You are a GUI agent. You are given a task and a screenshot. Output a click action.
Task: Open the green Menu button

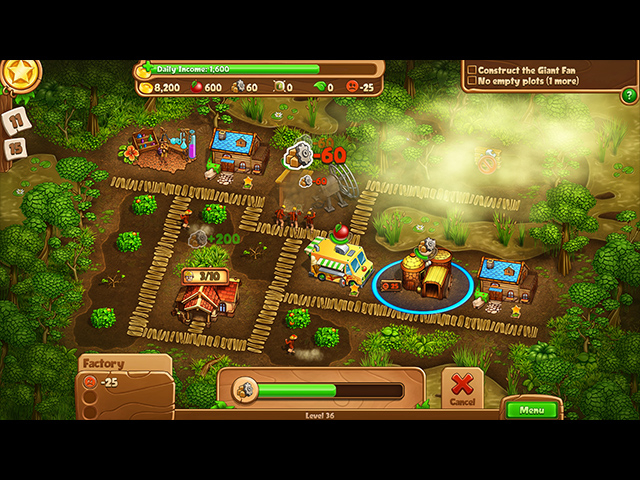coord(531,410)
